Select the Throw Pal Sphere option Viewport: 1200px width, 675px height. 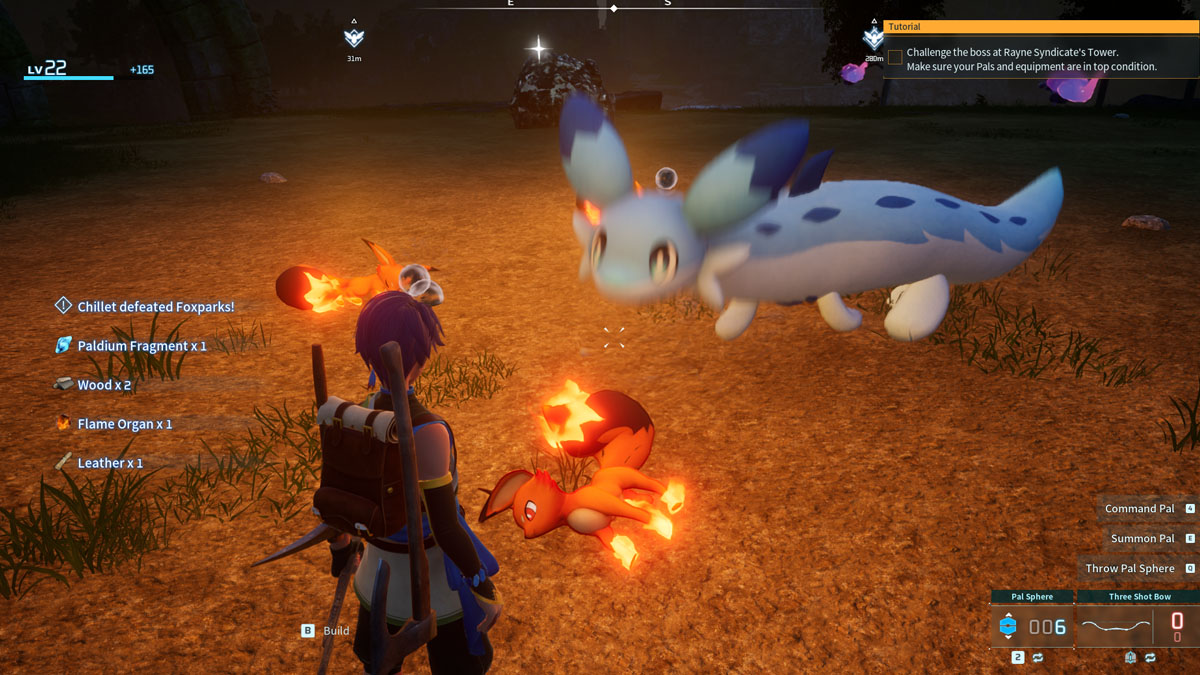click(1131, 569)
